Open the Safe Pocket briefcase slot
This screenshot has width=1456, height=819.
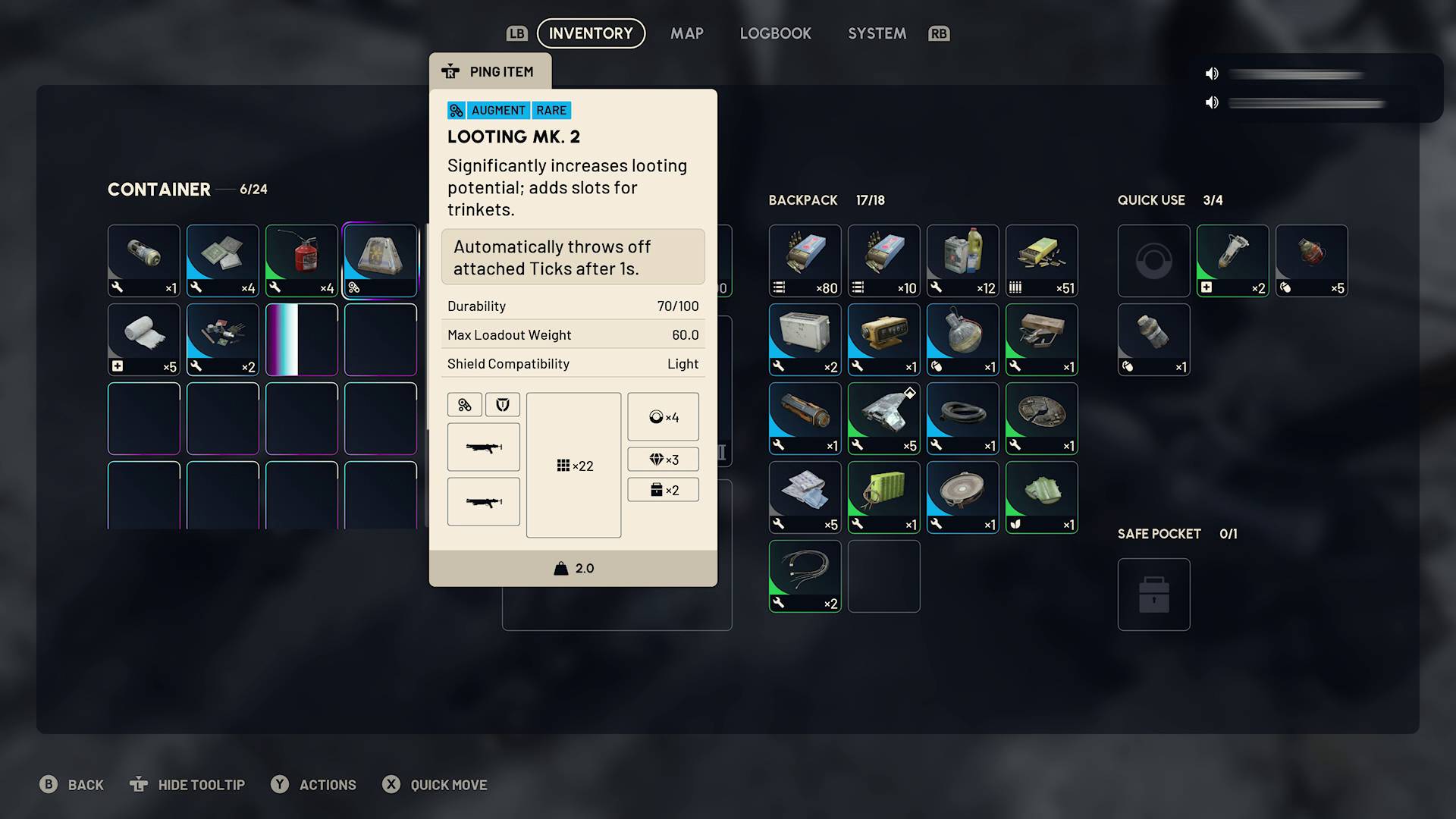1153,595
